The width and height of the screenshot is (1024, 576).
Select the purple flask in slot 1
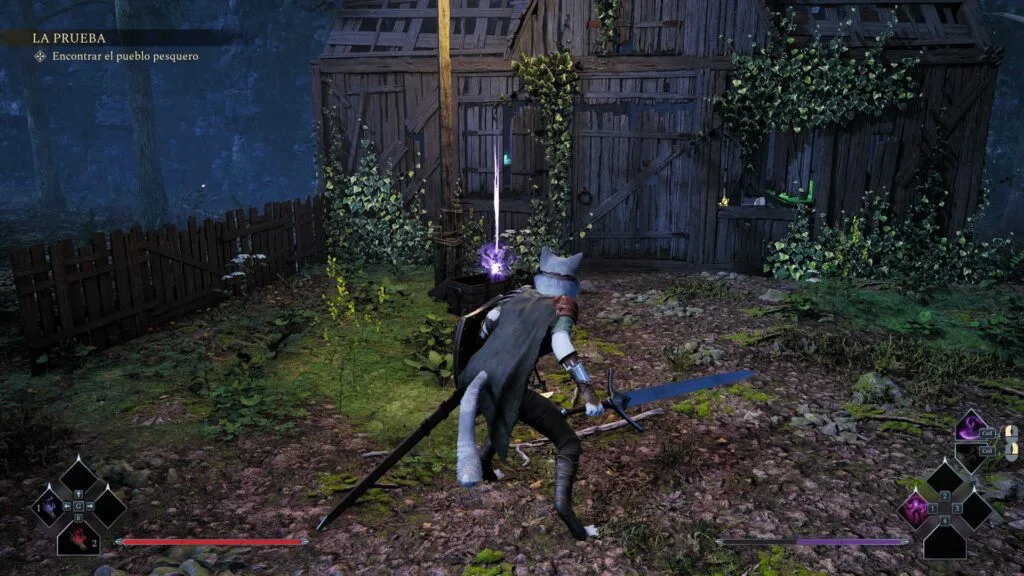point(49,506)
